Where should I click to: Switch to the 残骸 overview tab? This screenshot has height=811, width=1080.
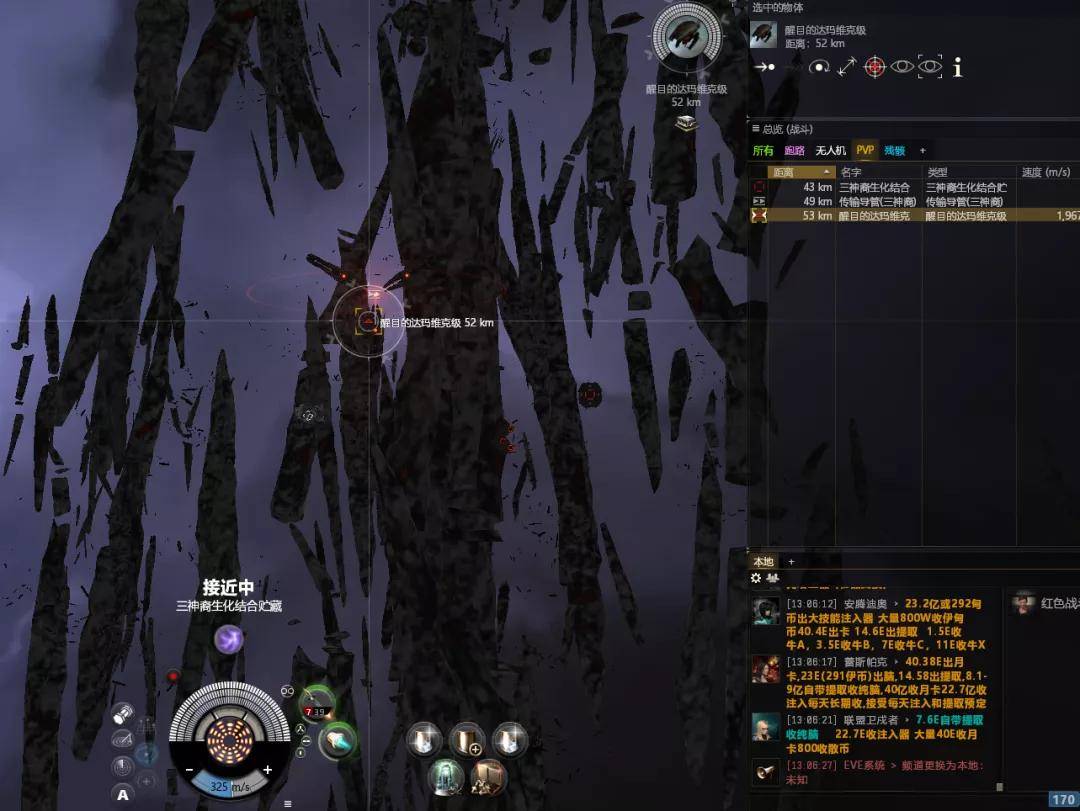click(894, 150)
